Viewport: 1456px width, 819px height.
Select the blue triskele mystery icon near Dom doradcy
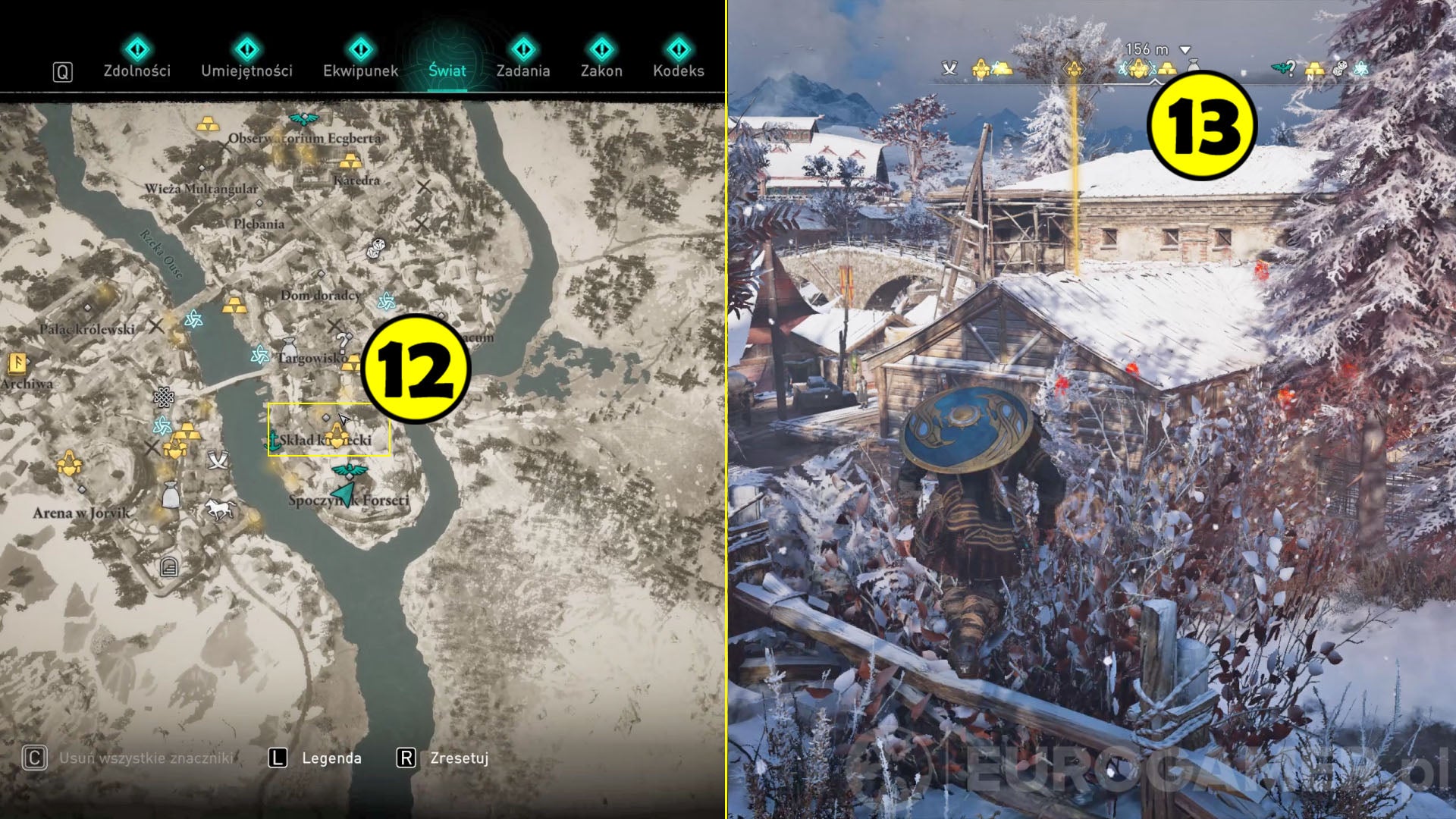coord(386,301)
